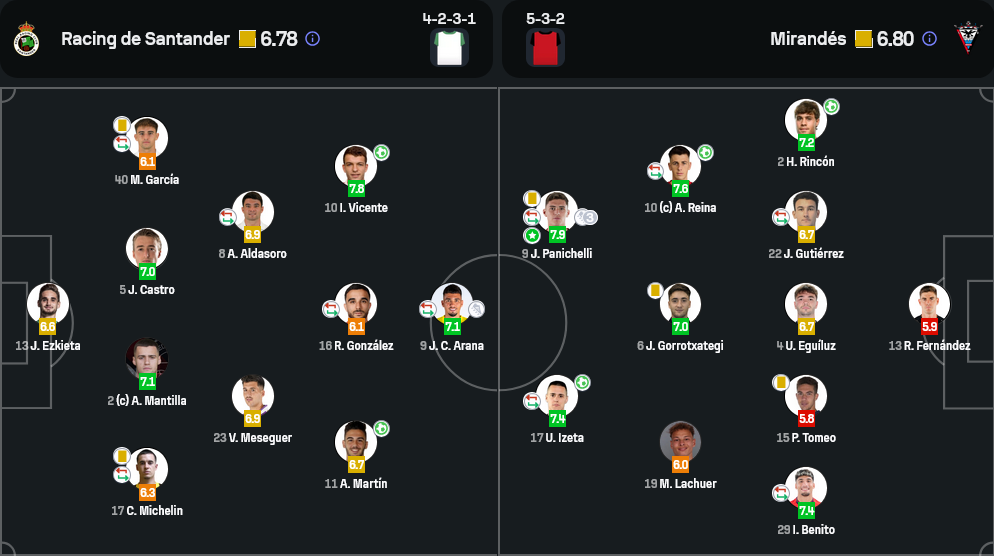The height and width of the screenshot is (556, 994).
Task: Choose midfielder J. Gorrotxategi
Action: coord(680,304)
